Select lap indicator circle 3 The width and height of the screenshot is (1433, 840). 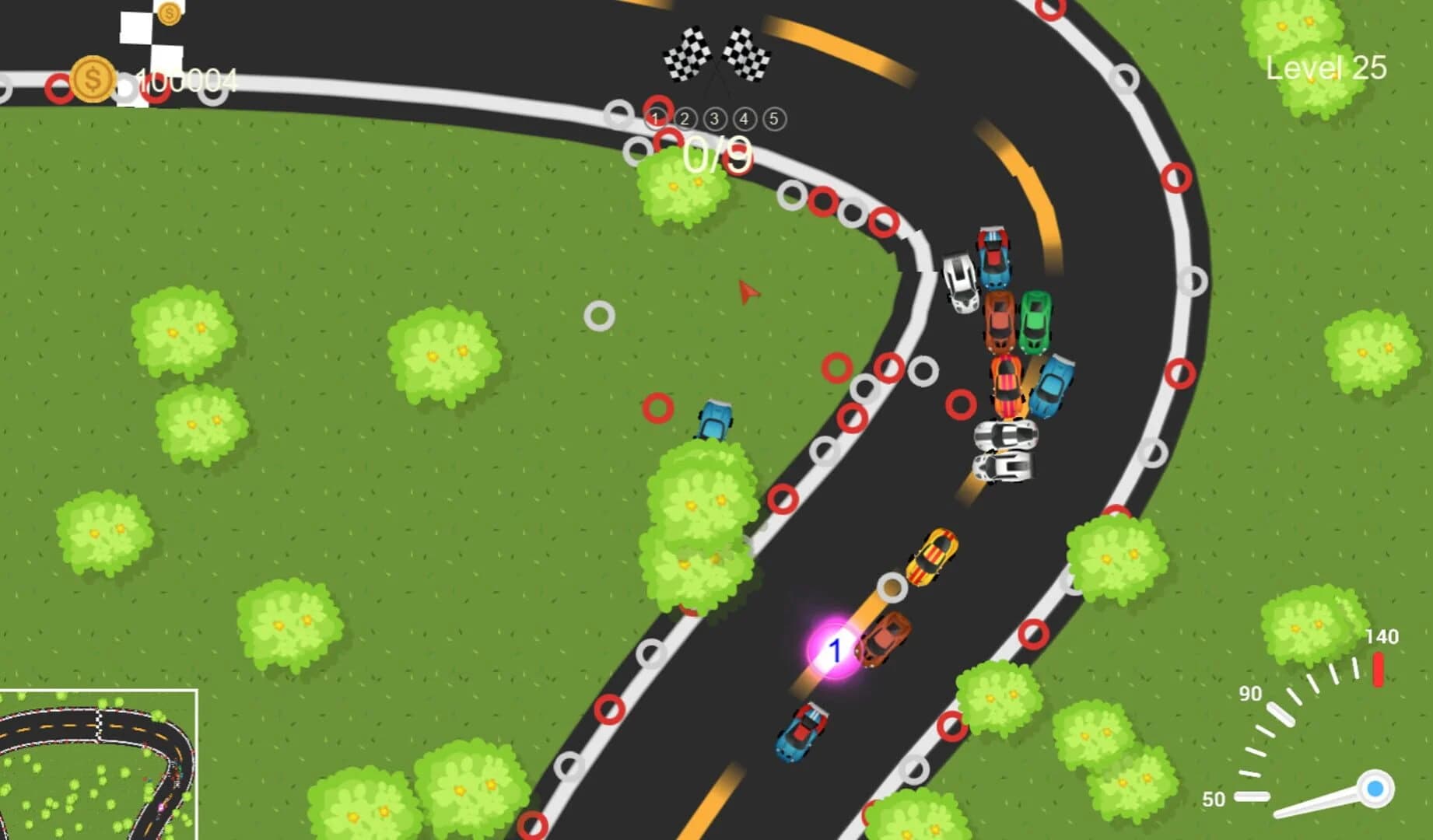pyautogui.click(x=713, y=118)
